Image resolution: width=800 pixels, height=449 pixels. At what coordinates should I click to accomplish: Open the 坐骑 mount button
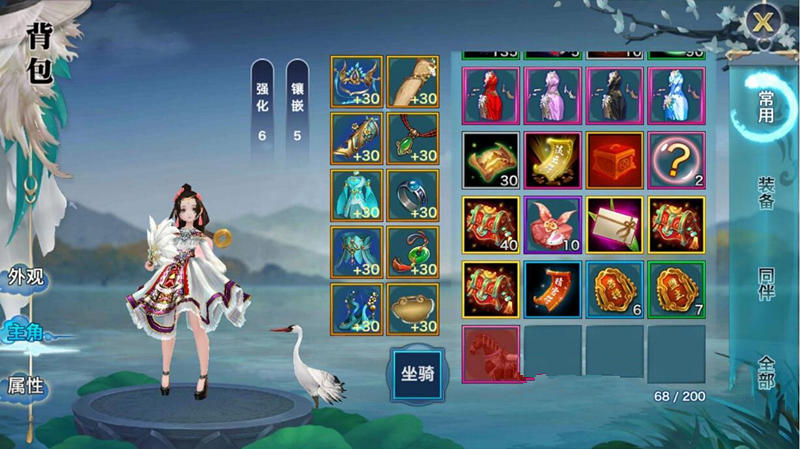tap(417, 372)
